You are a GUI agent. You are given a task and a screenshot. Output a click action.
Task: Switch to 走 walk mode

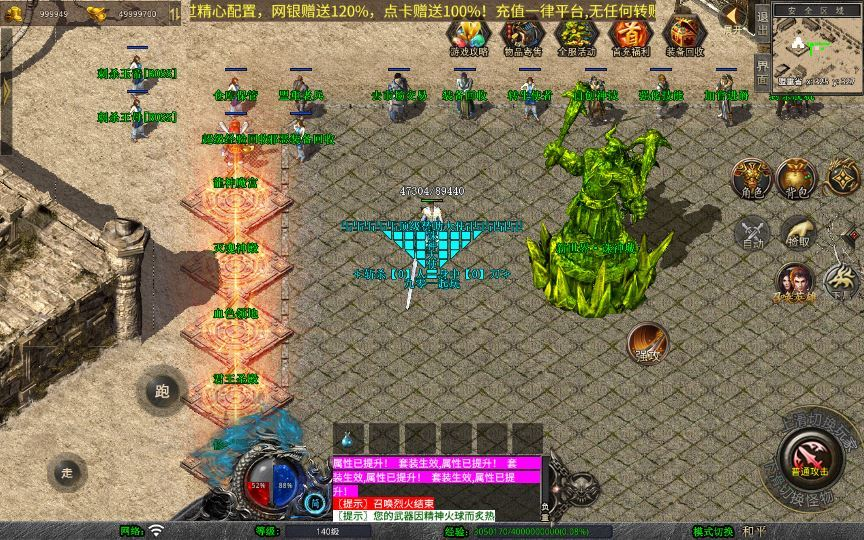67,472
